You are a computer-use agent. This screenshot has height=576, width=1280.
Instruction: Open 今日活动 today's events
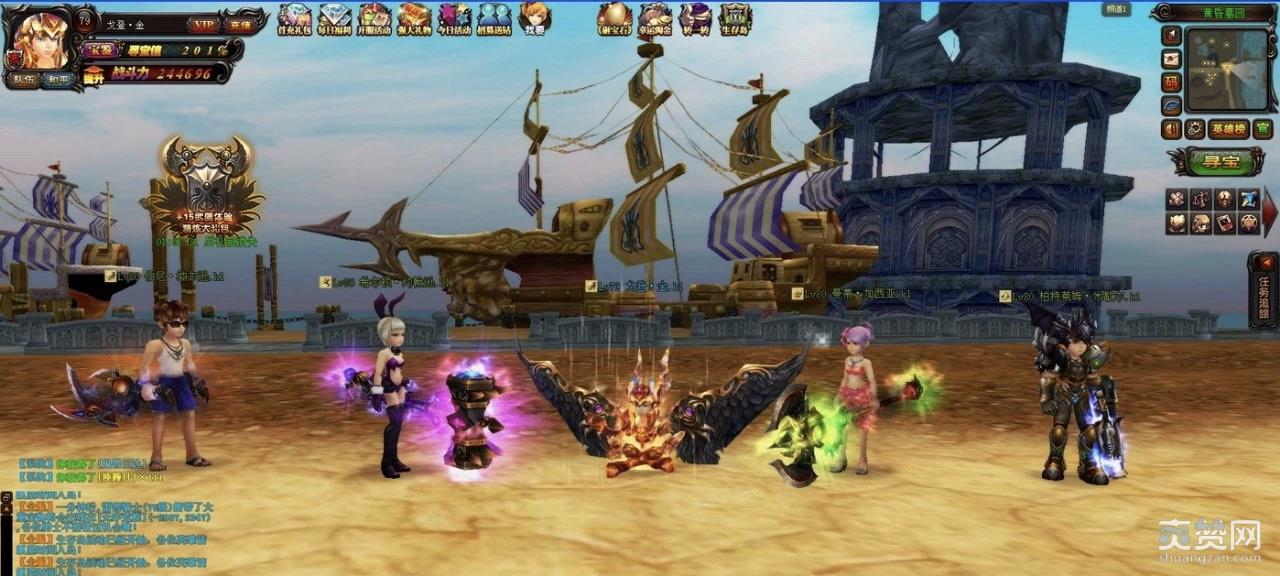tap(454, 18)
